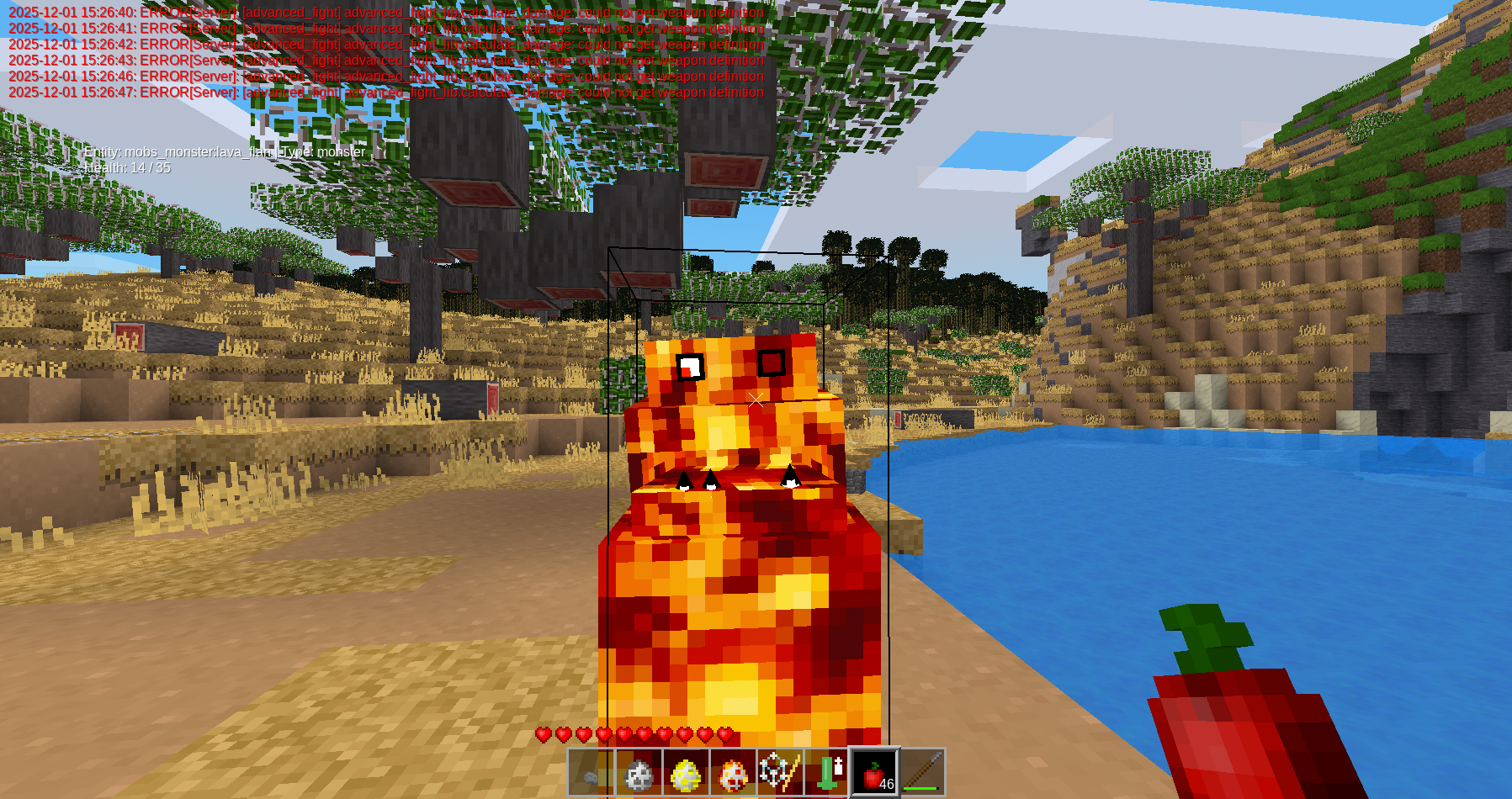Choose the green tool hotbar slot

[x=827, y=772]
